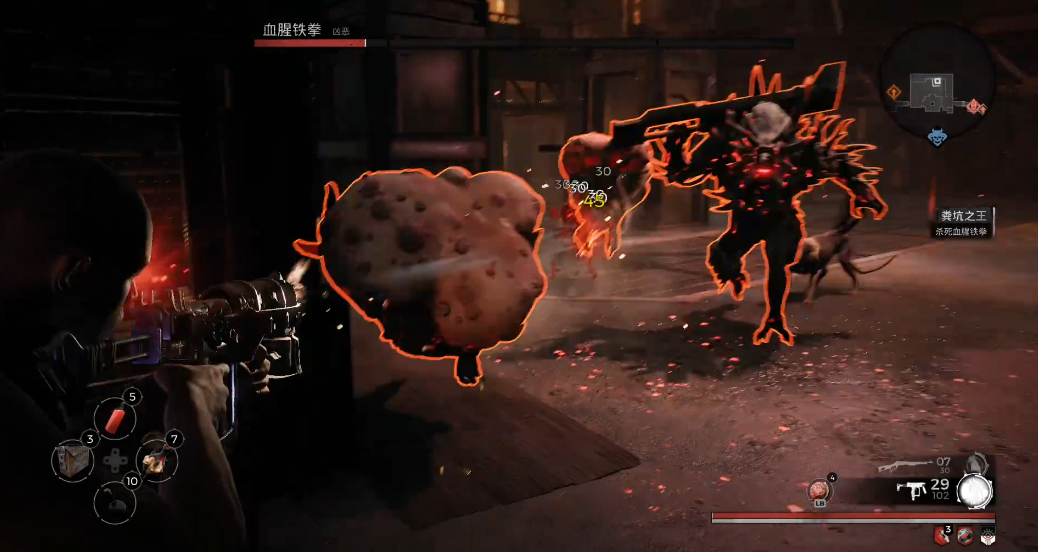Choose the bloodwort consumable with count 7

[x=157, y=459]
